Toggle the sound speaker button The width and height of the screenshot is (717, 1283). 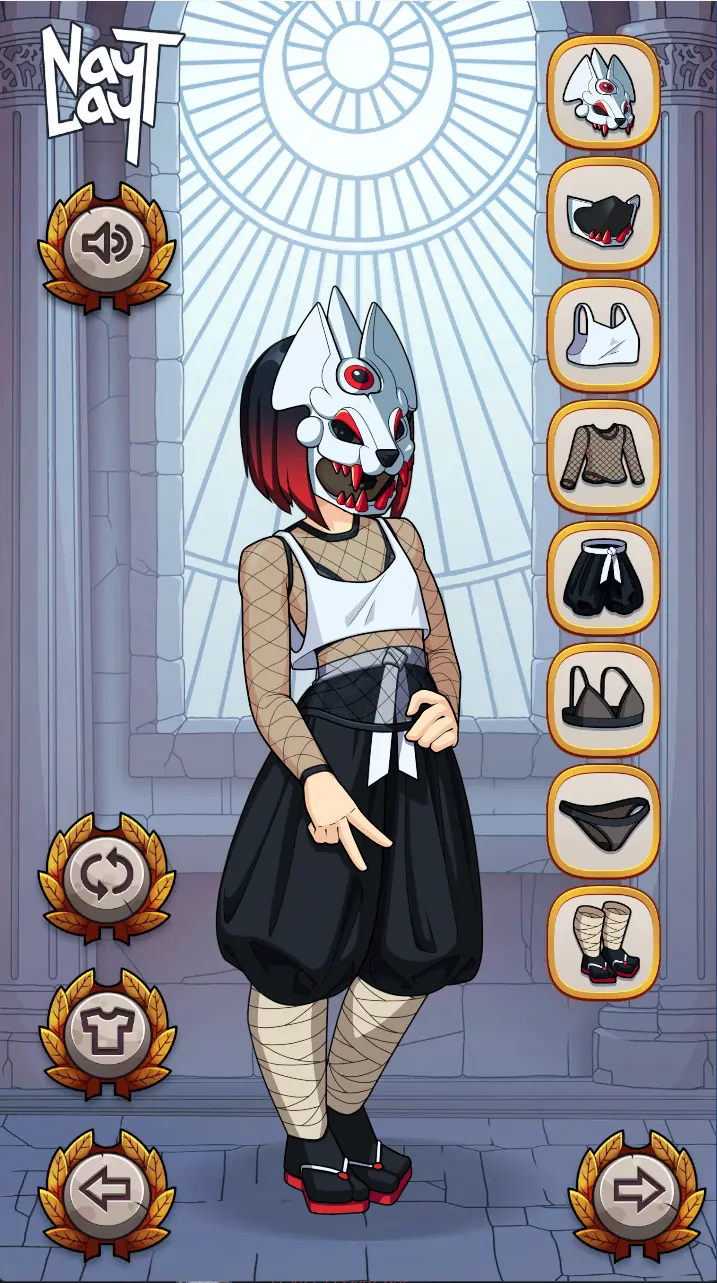pyautogui.click(x=106, y=243)
